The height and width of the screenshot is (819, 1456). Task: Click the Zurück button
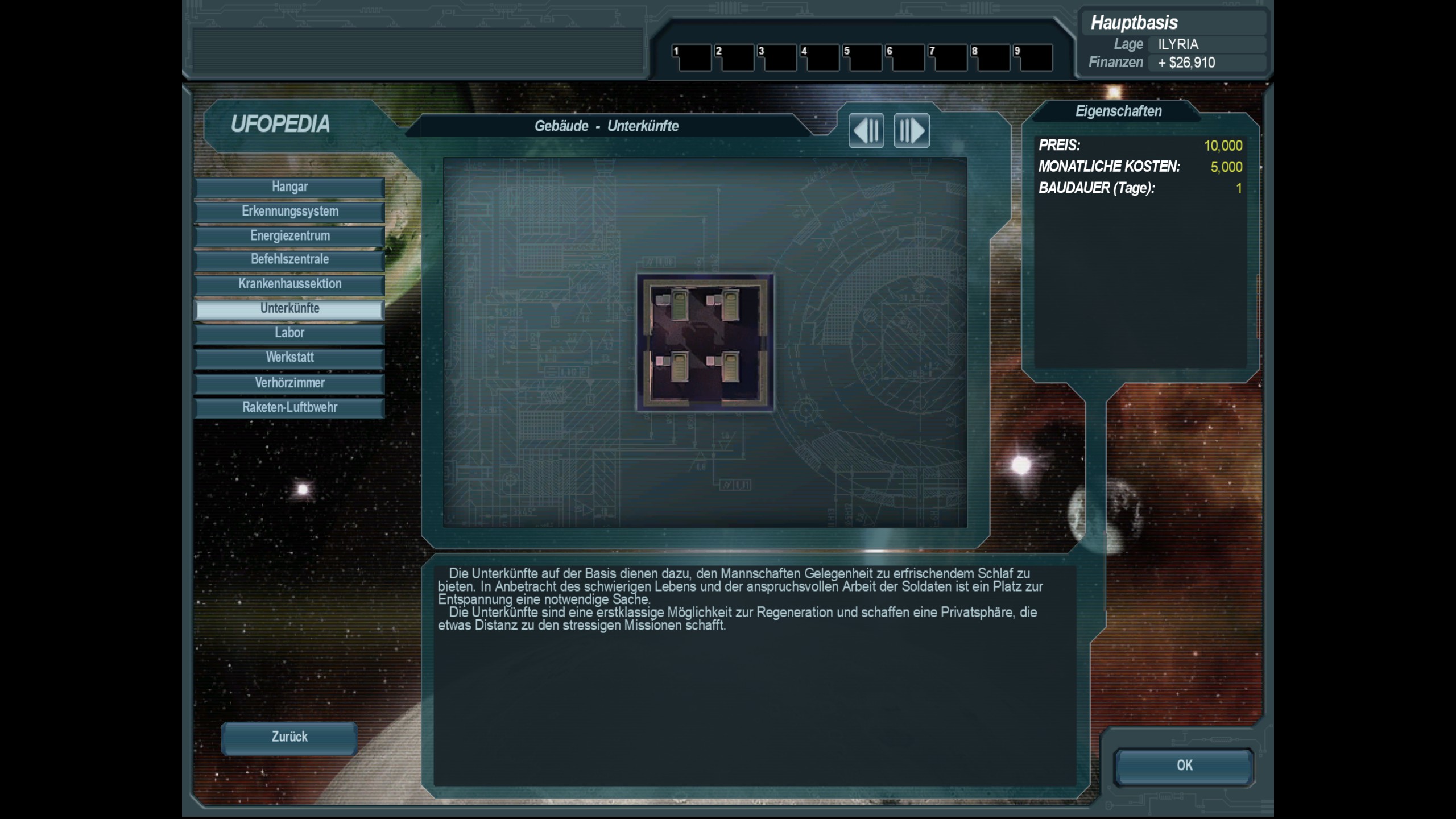tap(289, 737)
